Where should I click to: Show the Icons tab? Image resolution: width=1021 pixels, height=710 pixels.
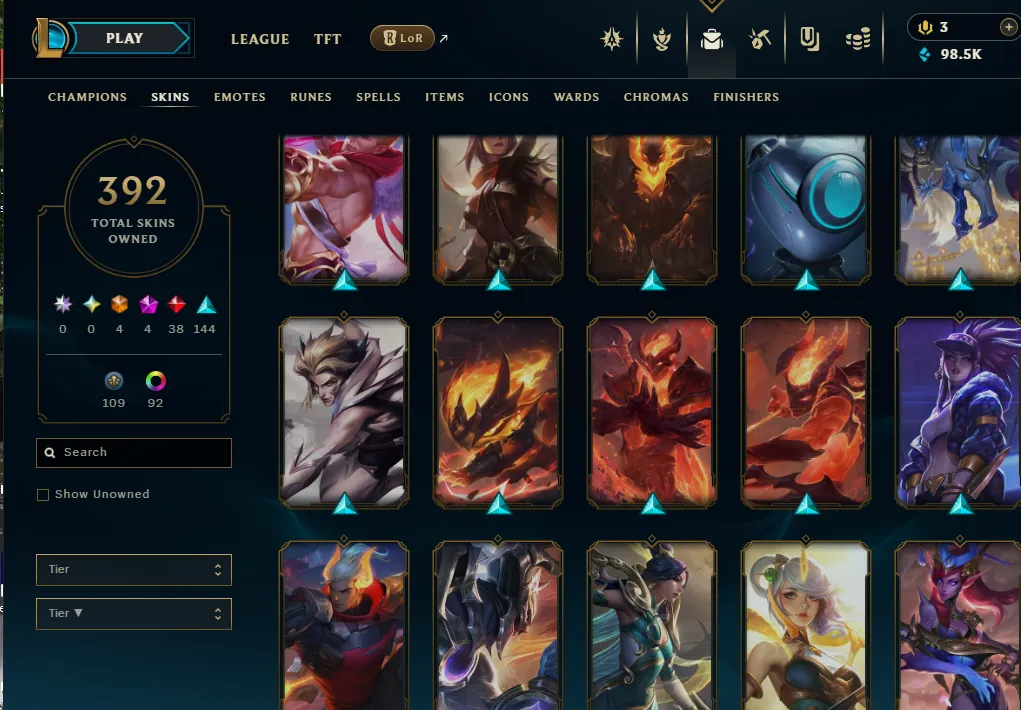pyautogui.click(x=509, y=97)
